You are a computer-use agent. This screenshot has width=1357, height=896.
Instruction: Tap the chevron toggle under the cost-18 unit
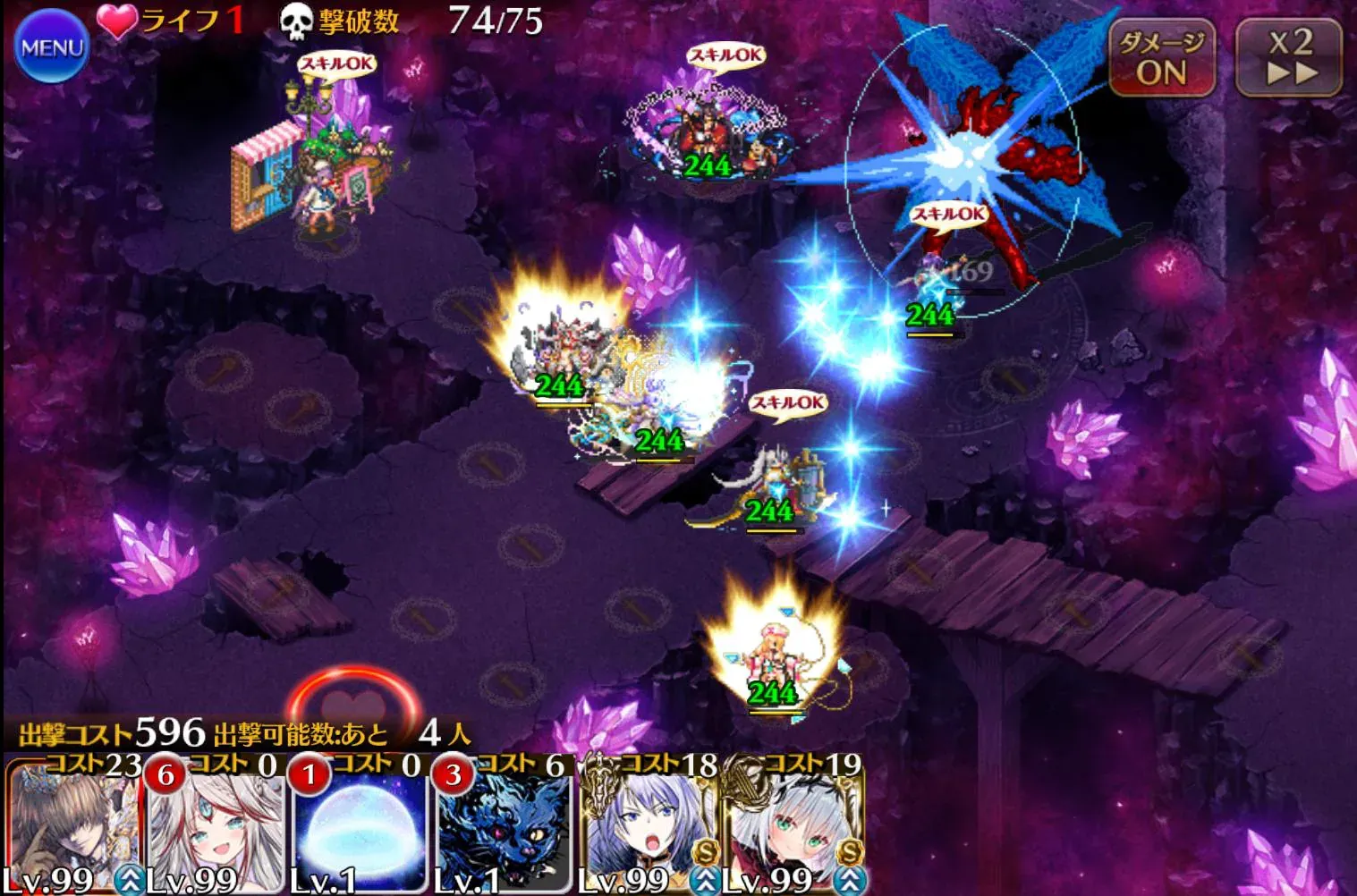(x=703, y=882)
